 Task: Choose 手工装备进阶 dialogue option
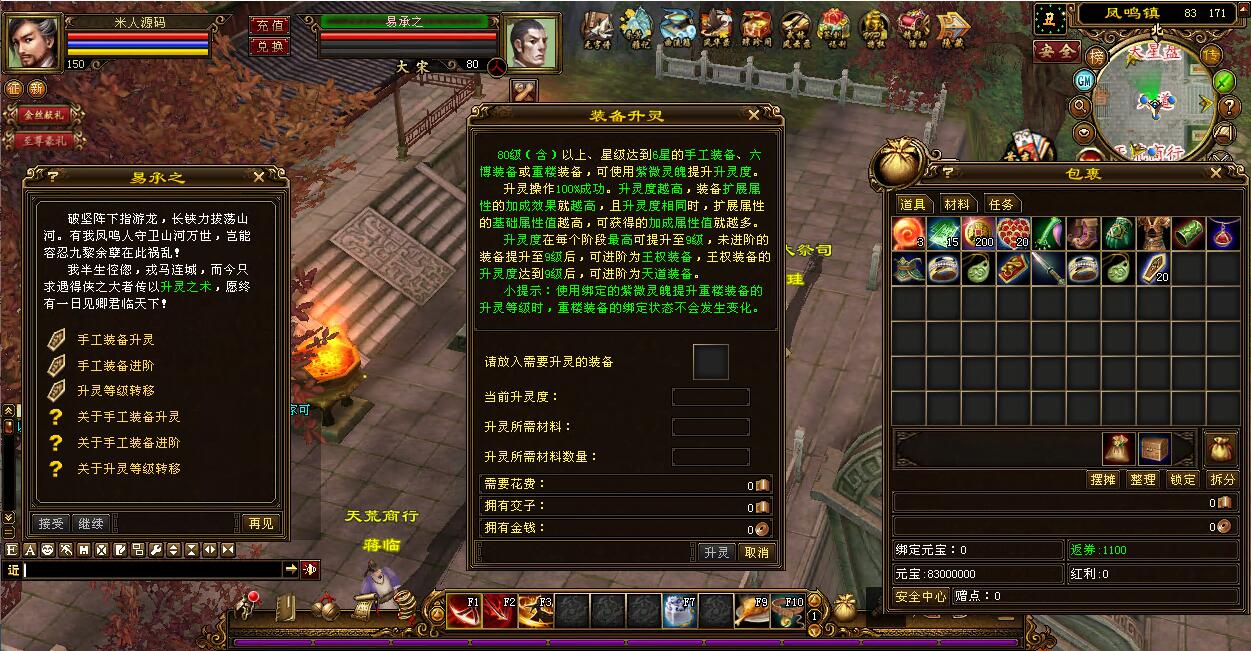[x=116, y=365]
